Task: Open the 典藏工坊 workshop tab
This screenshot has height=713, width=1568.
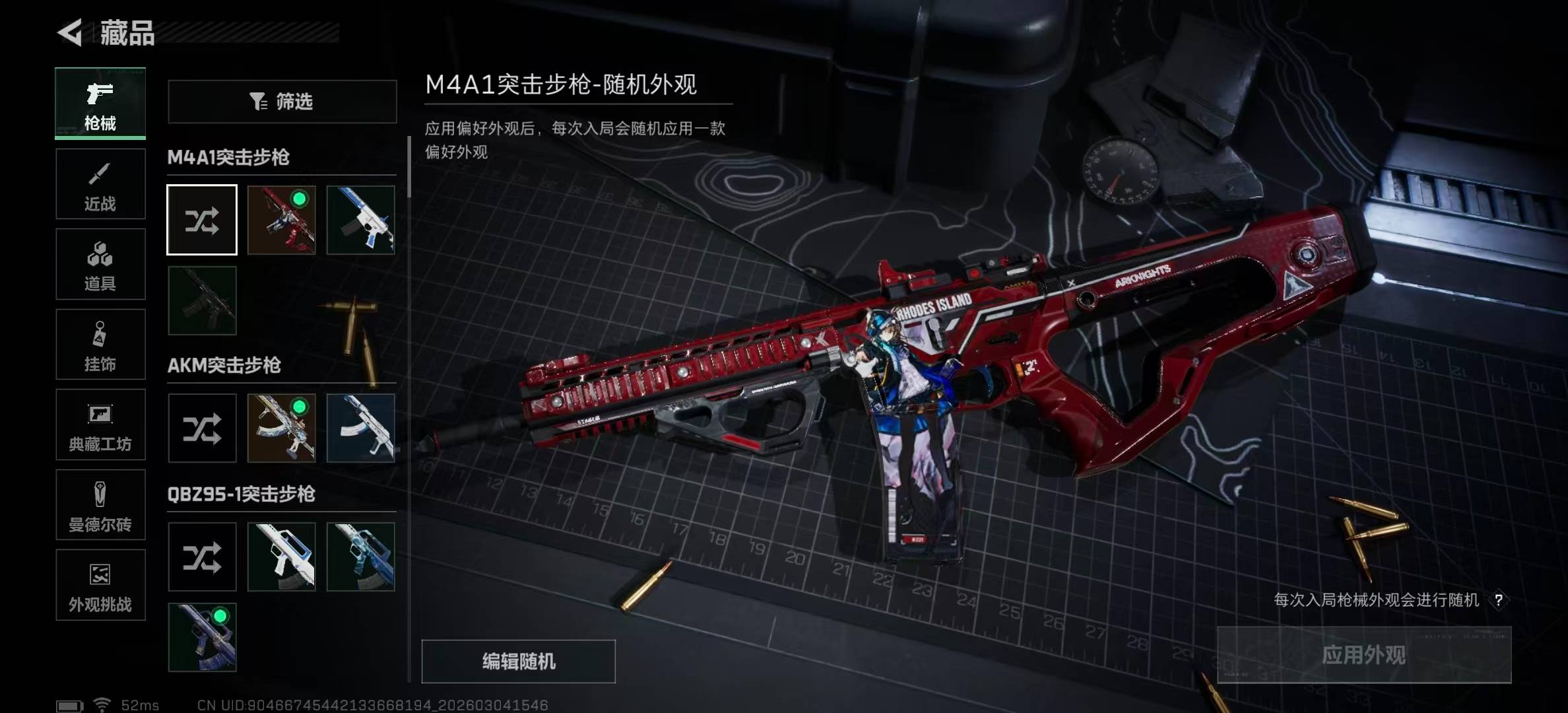Action: tap(100, 425)
